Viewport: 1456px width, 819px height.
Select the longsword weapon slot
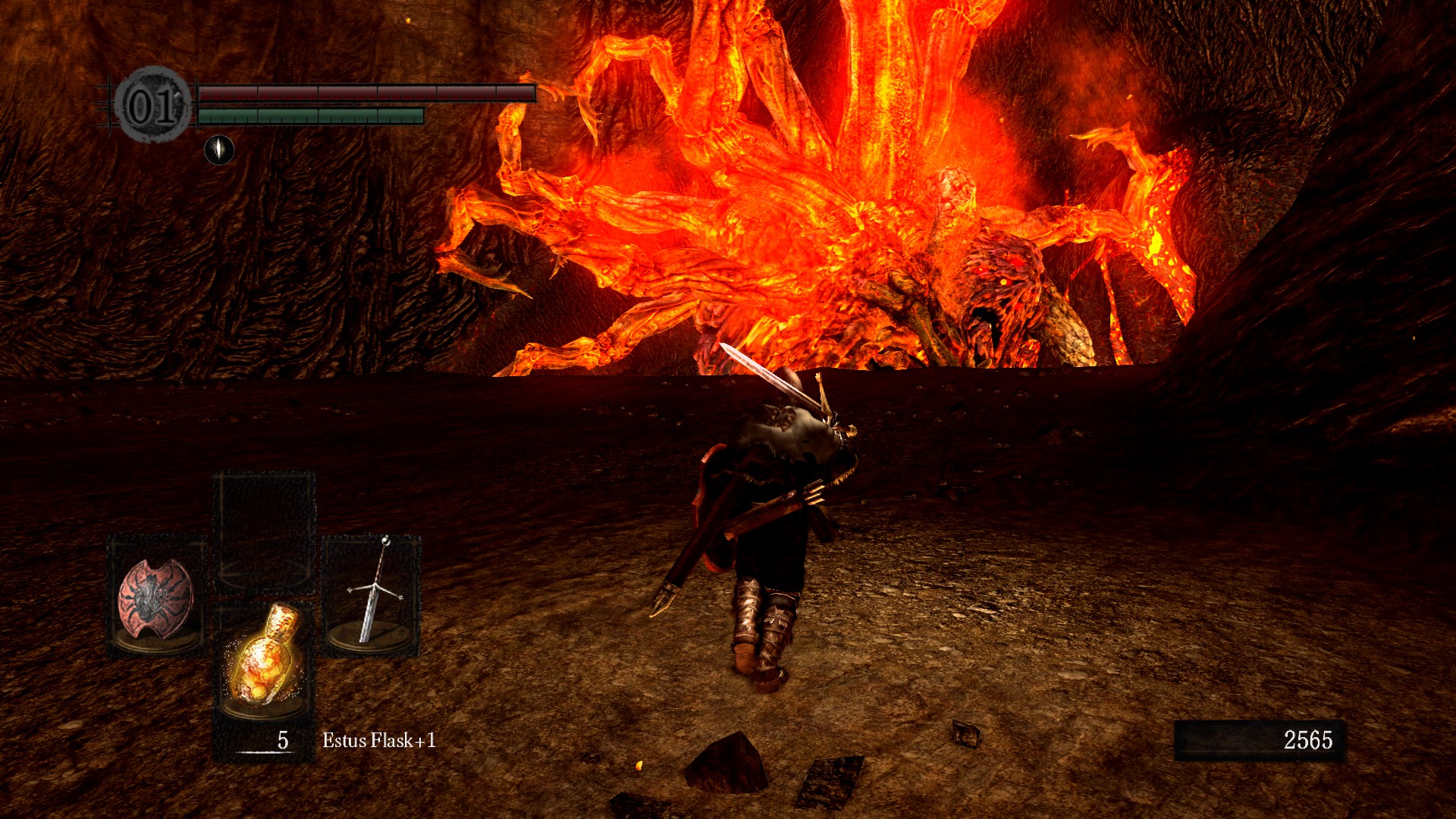(372, 595)
